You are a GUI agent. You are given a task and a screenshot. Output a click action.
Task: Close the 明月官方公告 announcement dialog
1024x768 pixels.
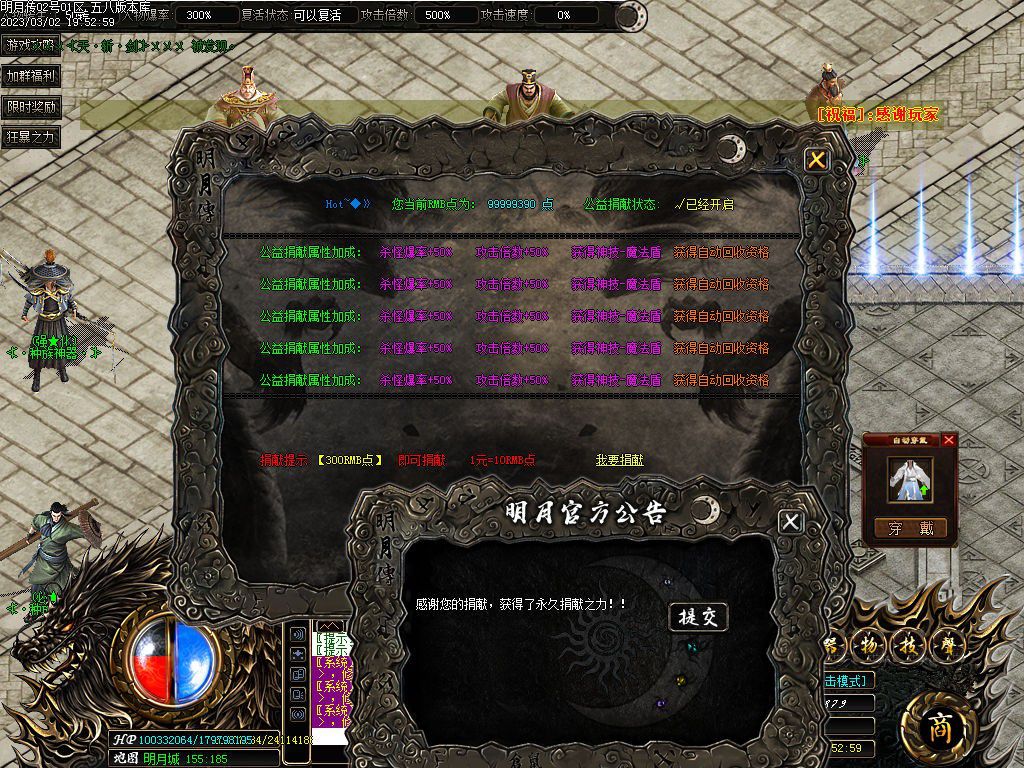tap(790, 521)
